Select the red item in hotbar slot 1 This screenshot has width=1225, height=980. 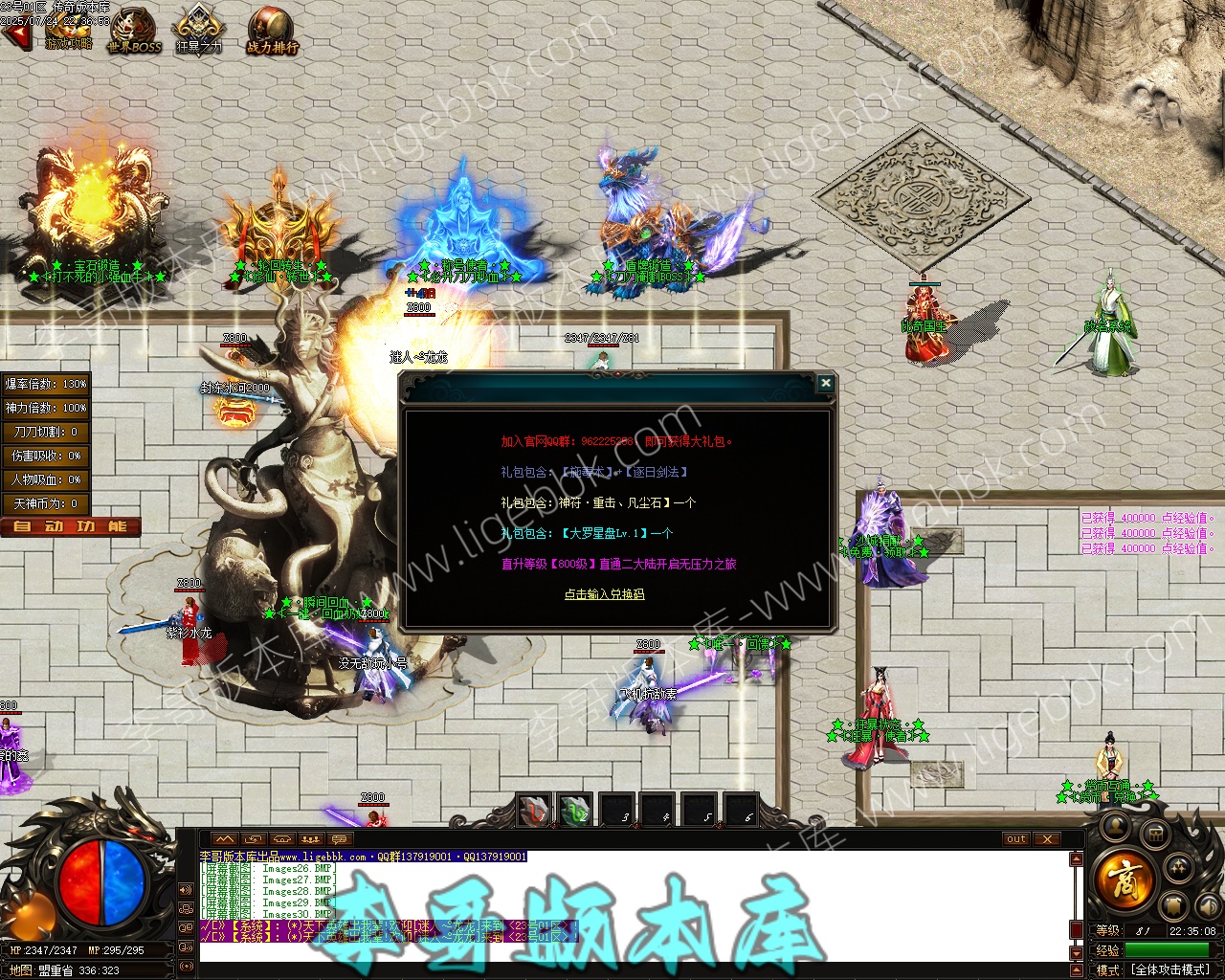click(534, 810)
